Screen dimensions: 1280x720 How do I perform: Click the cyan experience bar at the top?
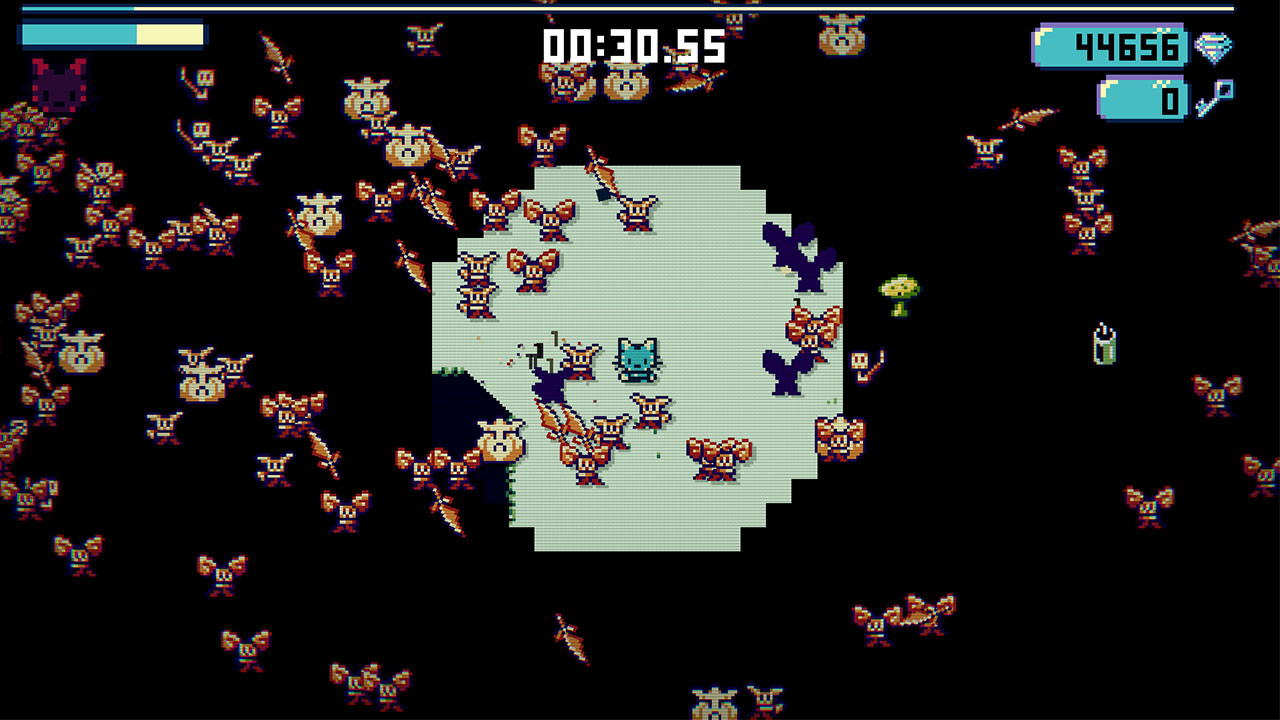tap(80, 8)
